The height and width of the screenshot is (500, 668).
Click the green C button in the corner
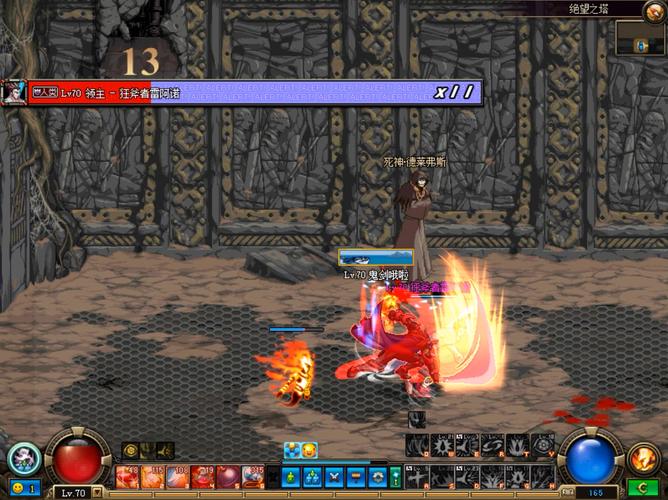pos(644,489)
